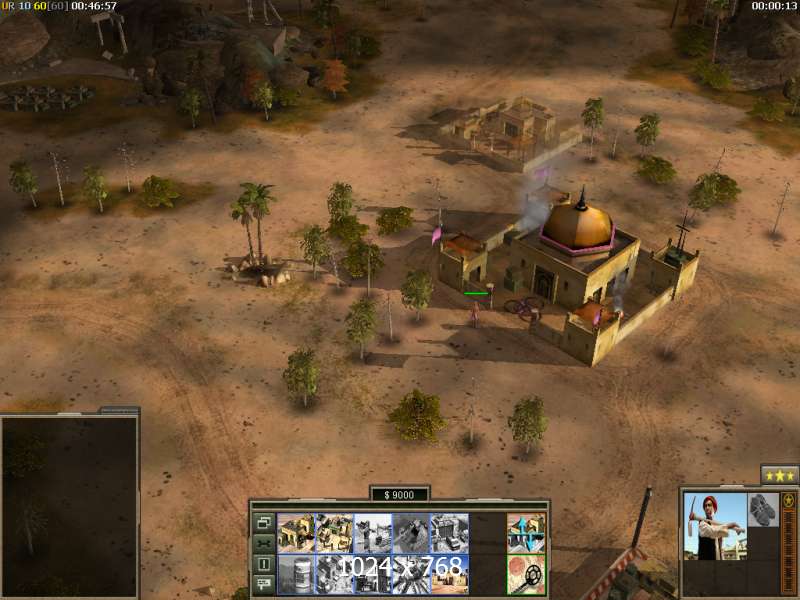Click the crossed tools side button
The width and height of the screenshot is (800, 600).
(264, 543)
